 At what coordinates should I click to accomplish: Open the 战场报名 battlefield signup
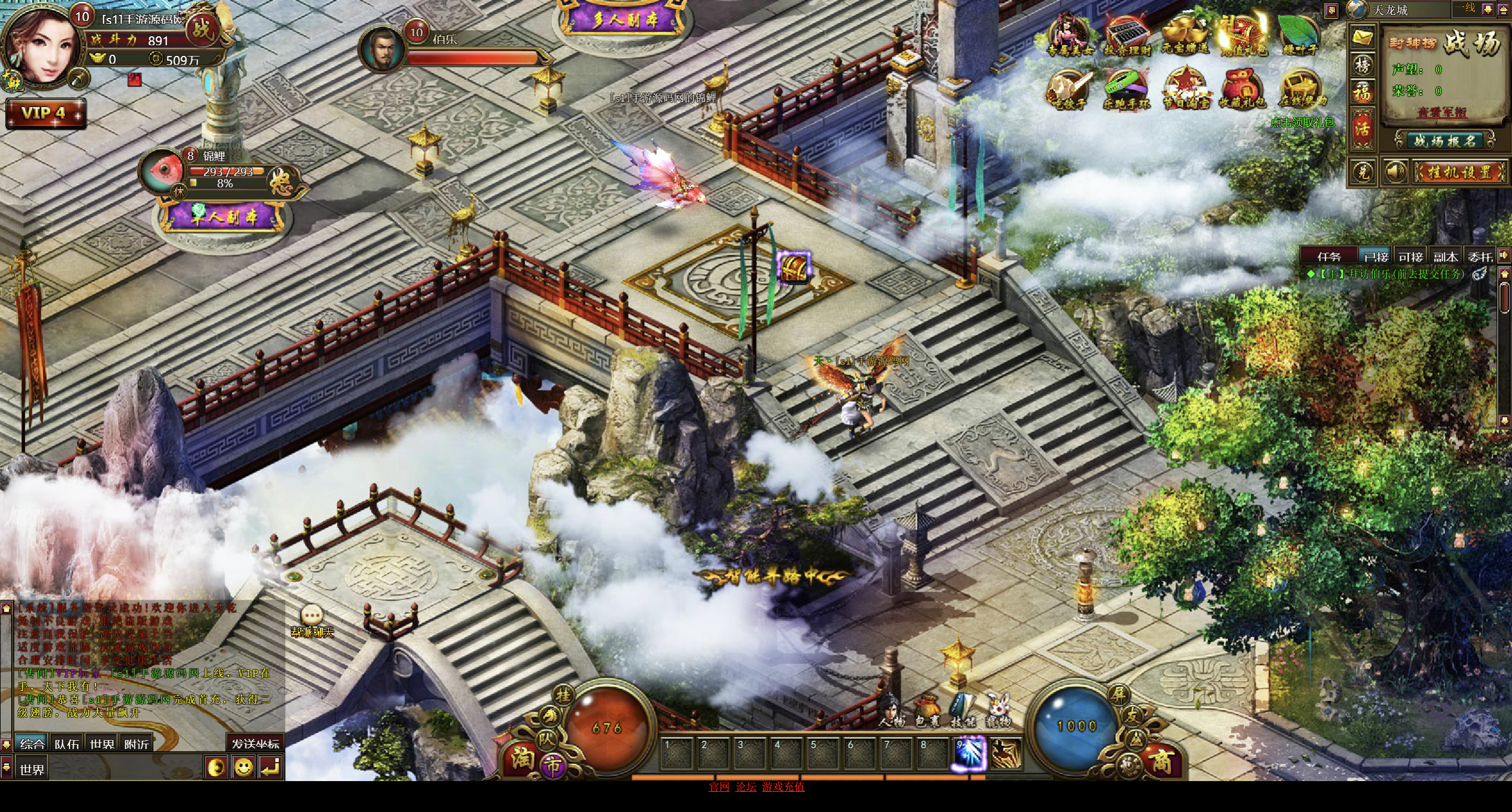pos(1444,141)
